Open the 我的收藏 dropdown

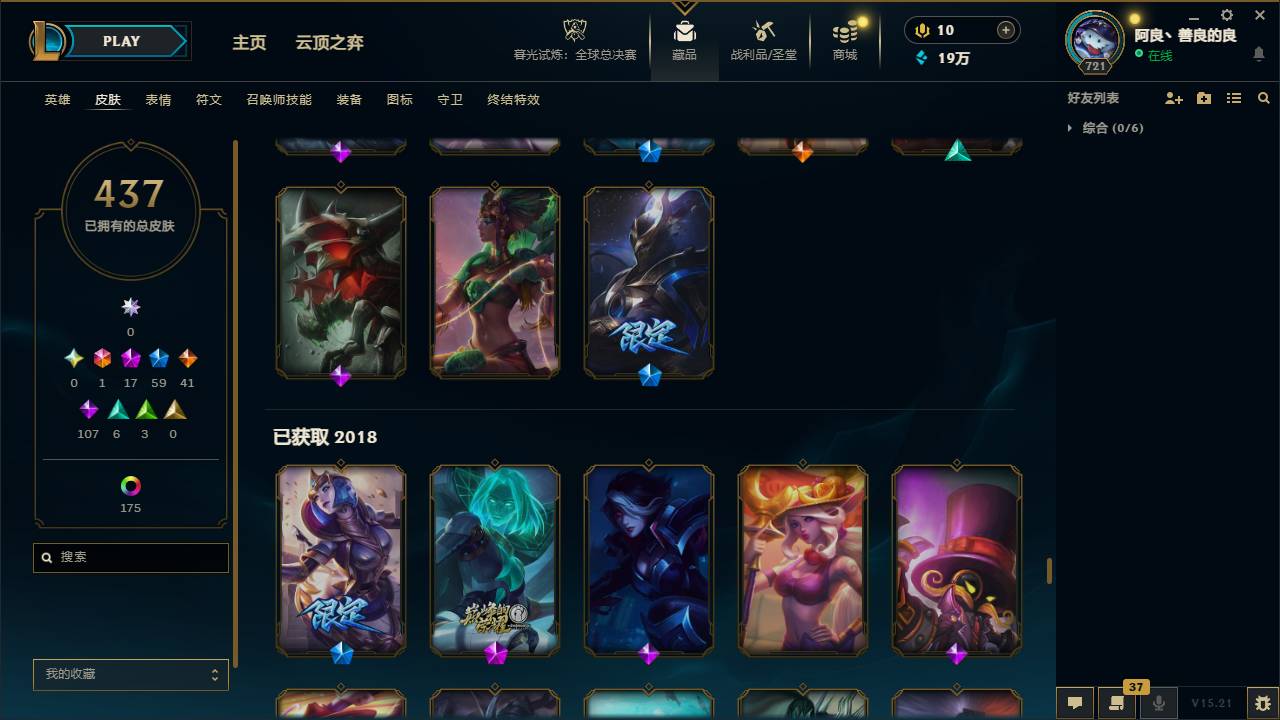click(130, 674)
